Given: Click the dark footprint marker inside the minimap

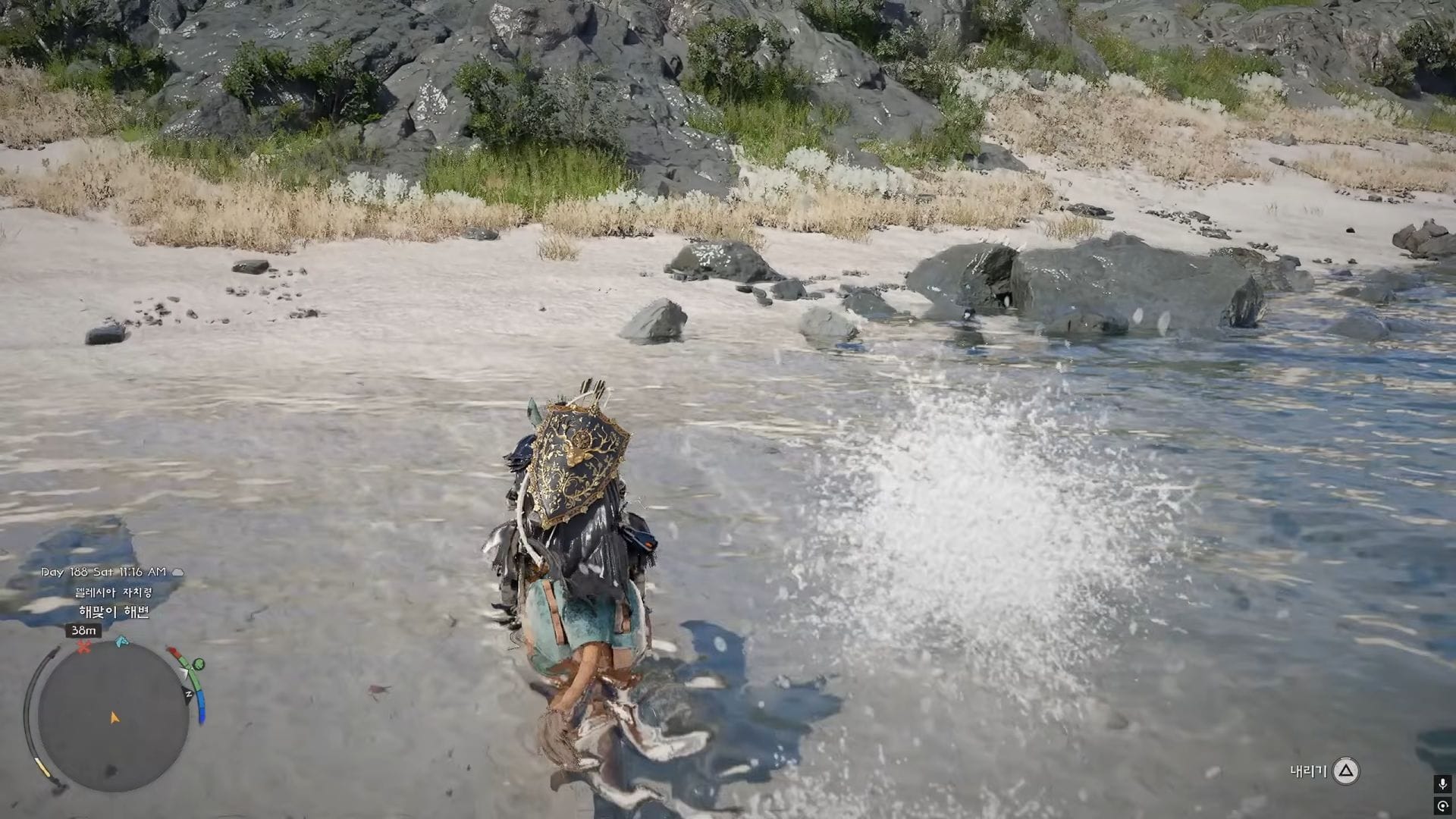Looking at the screenshot, I should (110, 770).
